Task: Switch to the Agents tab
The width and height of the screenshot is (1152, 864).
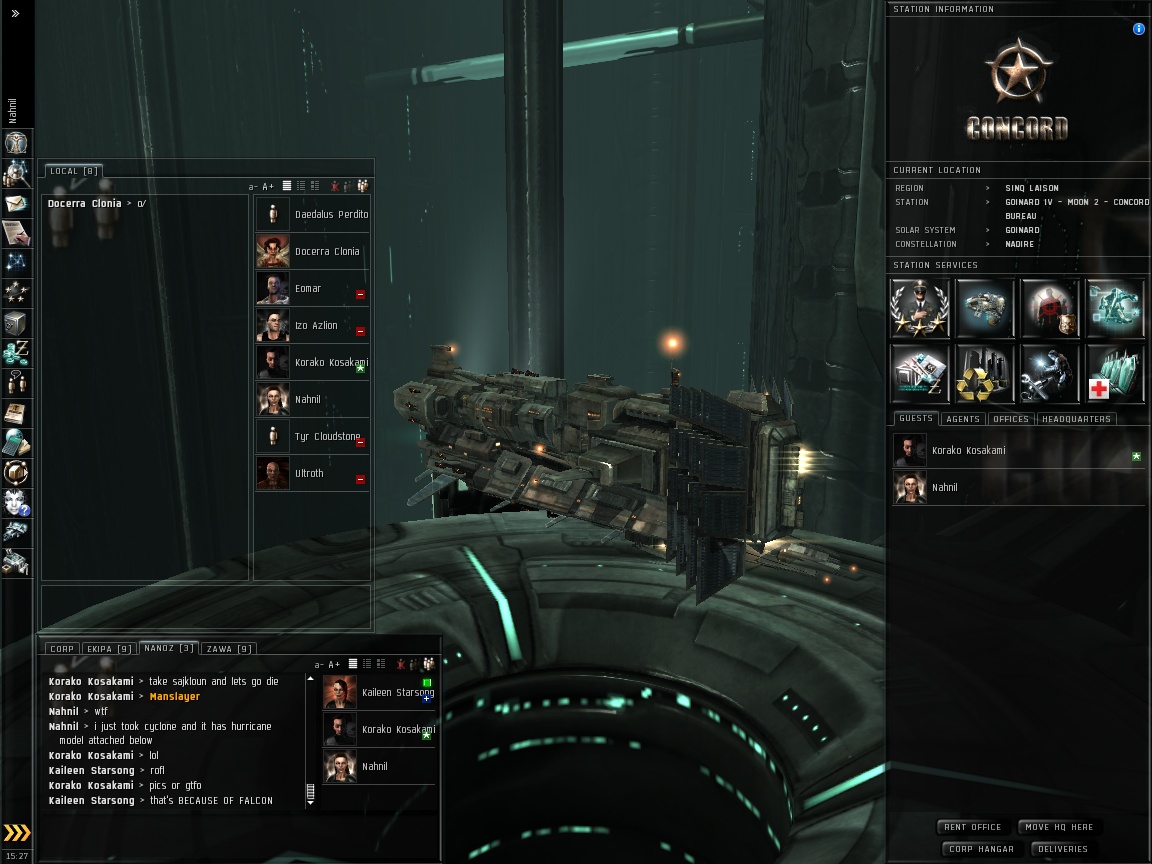Action: (962, 419)
